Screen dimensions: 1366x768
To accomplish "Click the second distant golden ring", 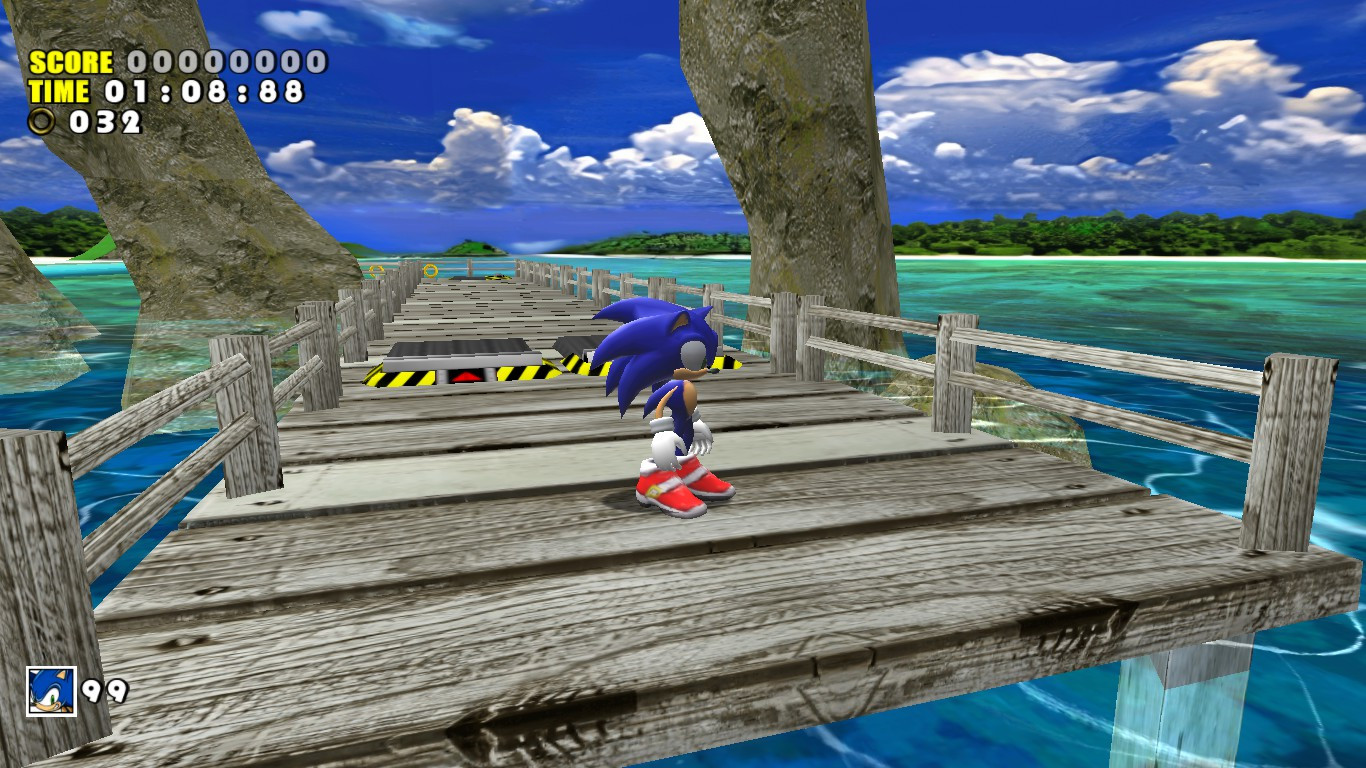I will tap(374, 271).
